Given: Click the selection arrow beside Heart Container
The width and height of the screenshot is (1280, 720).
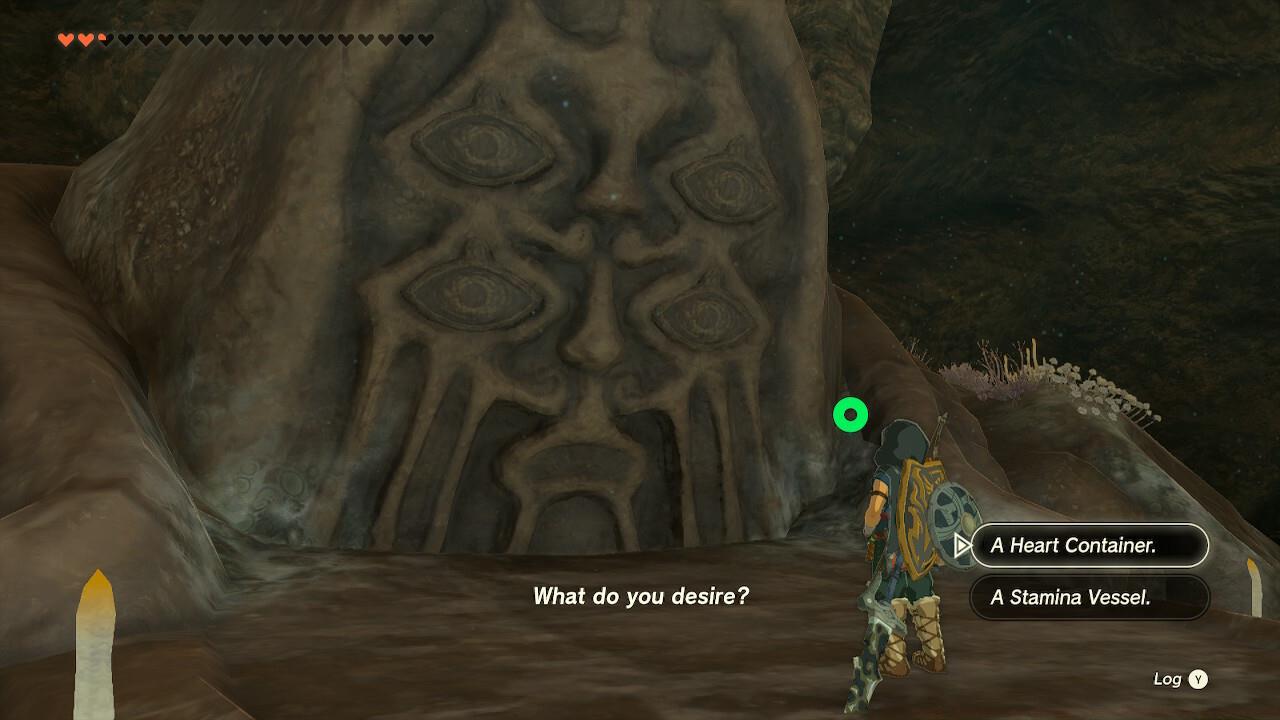Looking at the screenshot, I should click(x=963, y=546).
